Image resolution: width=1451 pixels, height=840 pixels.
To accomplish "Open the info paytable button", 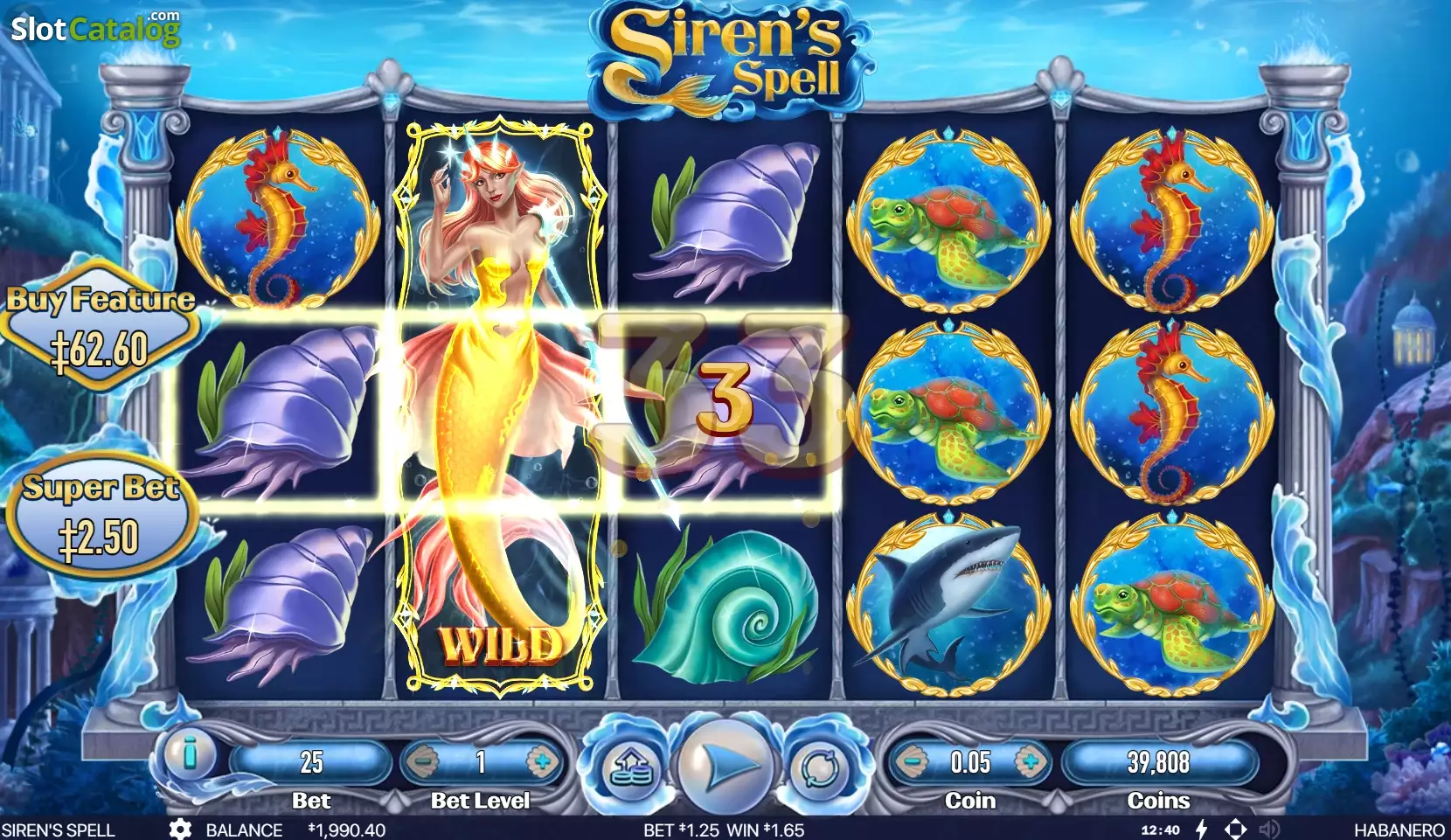I will (x=189, y=754).
